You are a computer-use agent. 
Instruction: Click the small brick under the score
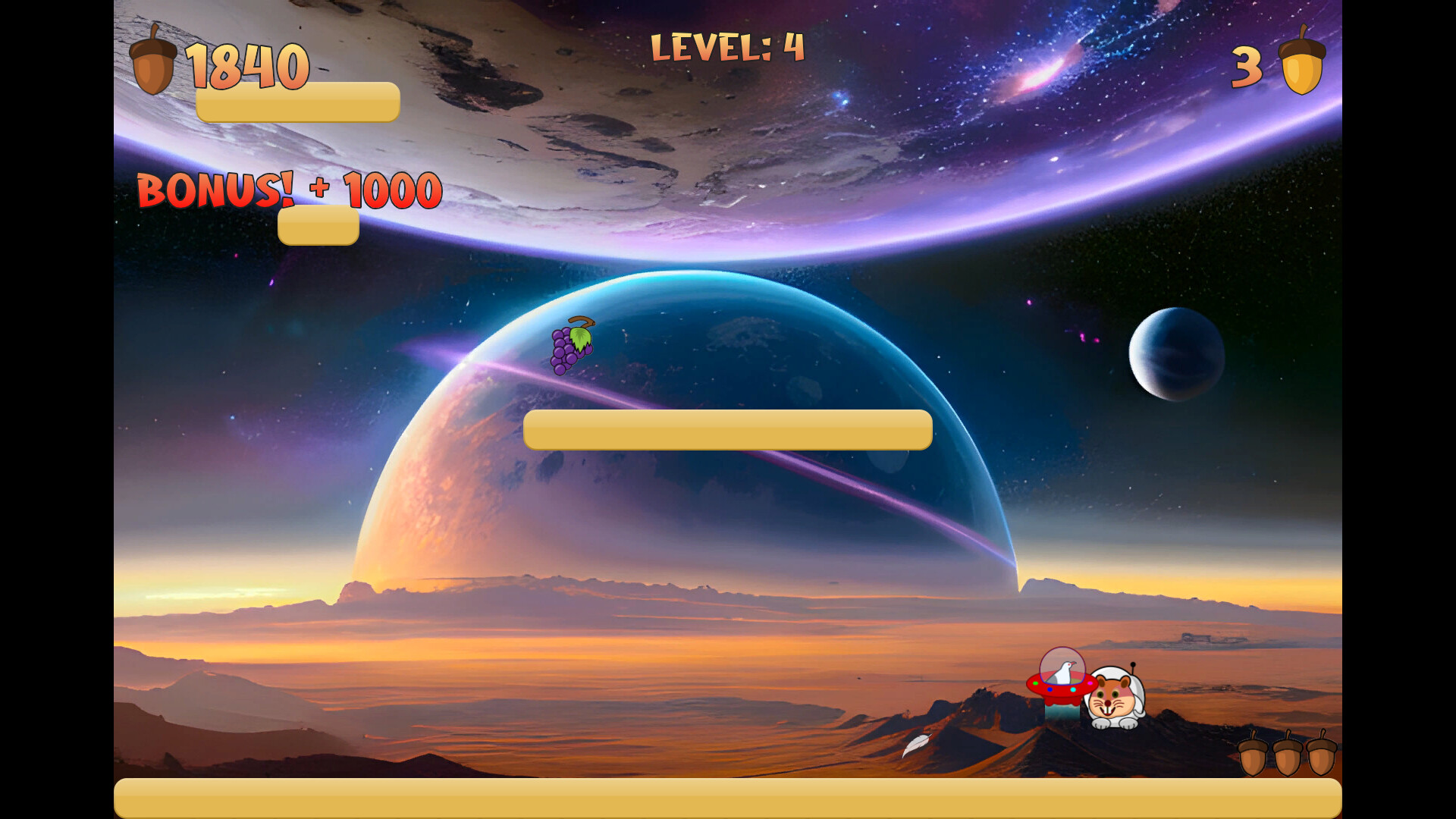(298, 101)
